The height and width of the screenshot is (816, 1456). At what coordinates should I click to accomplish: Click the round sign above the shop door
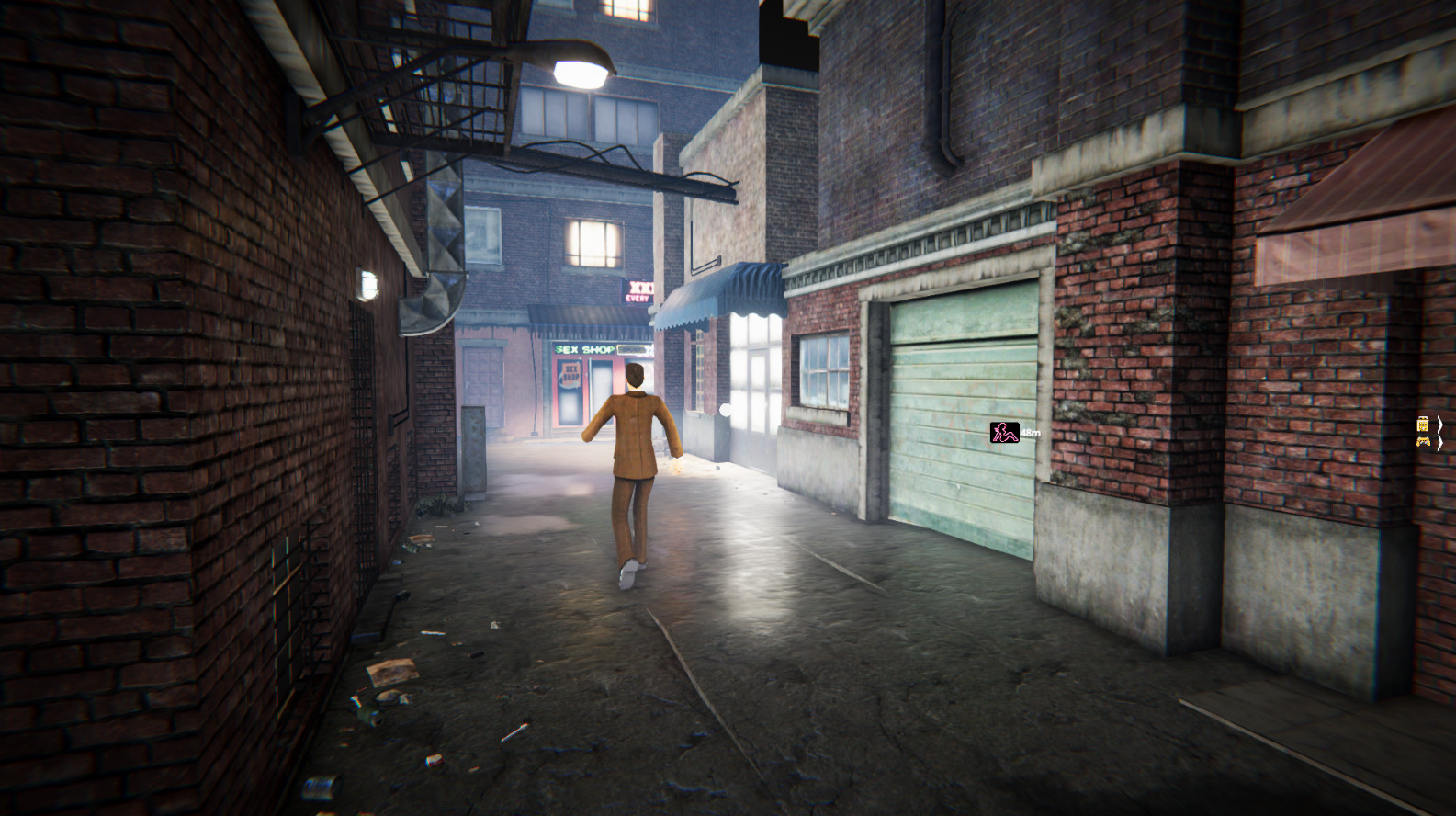pos(570,374)
